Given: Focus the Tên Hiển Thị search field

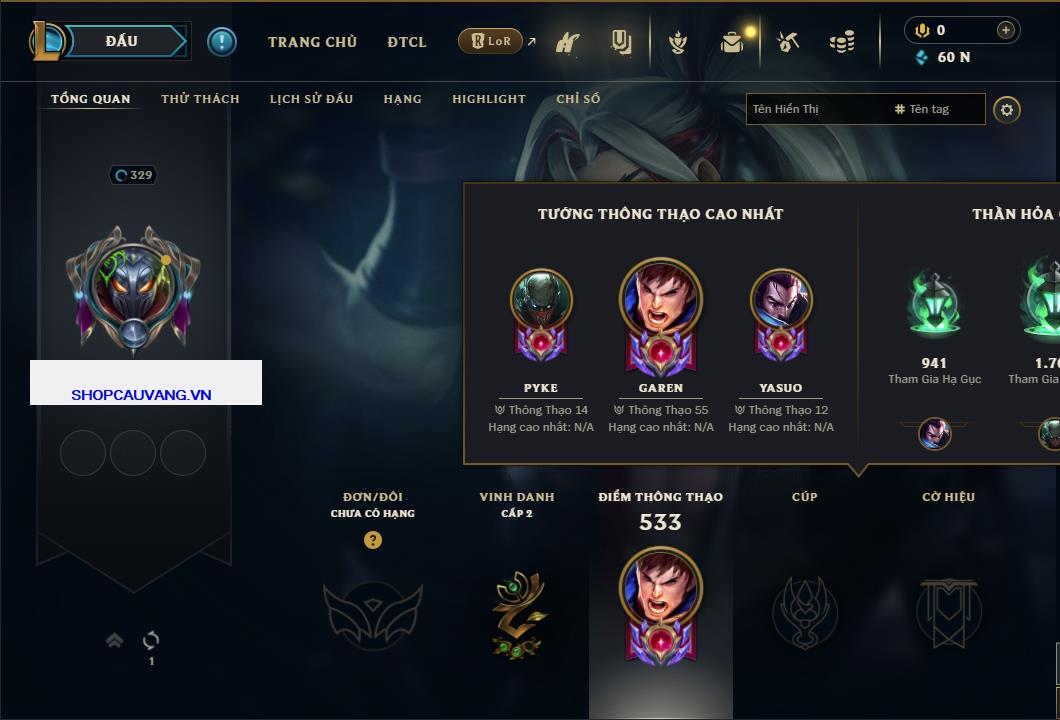Looking at the screenshot, I should 818,109.
